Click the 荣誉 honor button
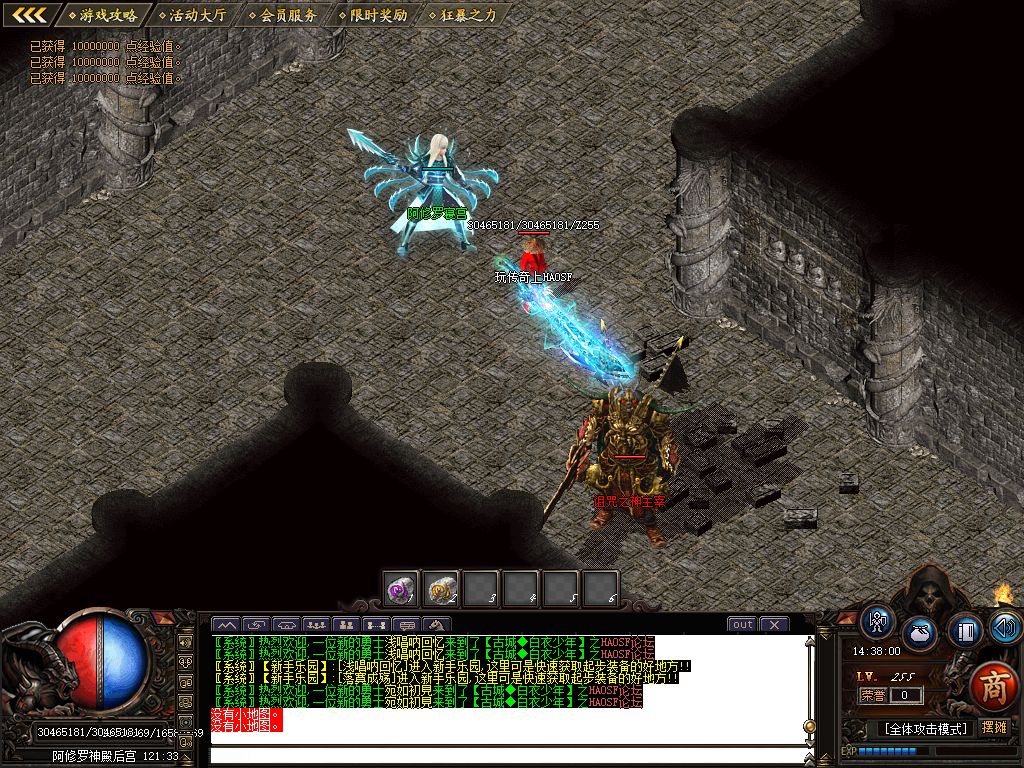Viewport: 1024px width, 768px height. [873, 695]
